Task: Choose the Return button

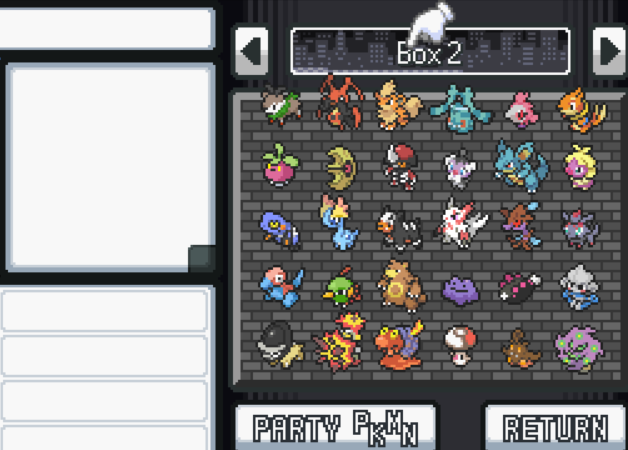Action: pyautogui.click(x=555, y=427)
